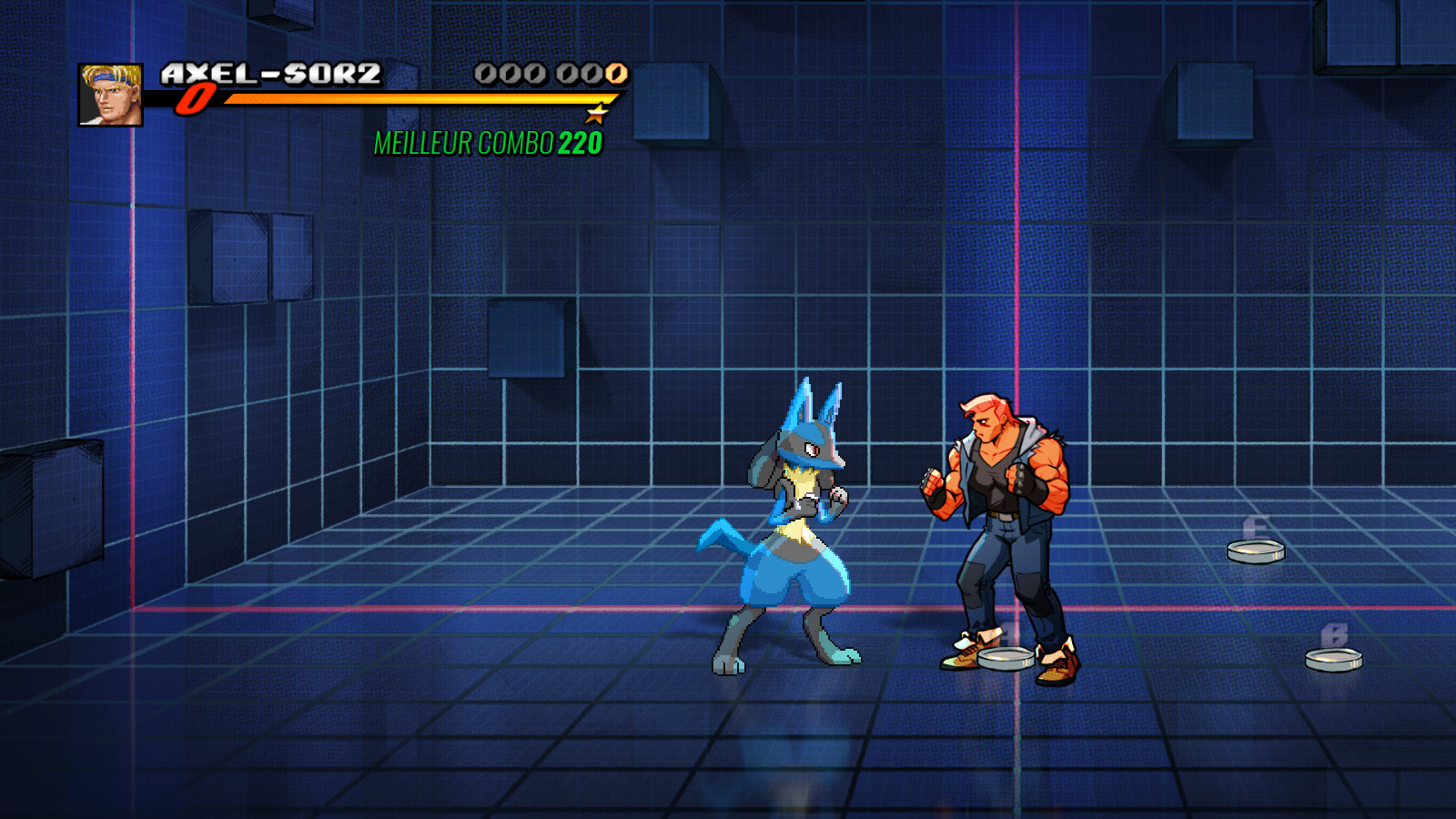Click the coin pickup under the ghost letter E

click(1258, 551)
